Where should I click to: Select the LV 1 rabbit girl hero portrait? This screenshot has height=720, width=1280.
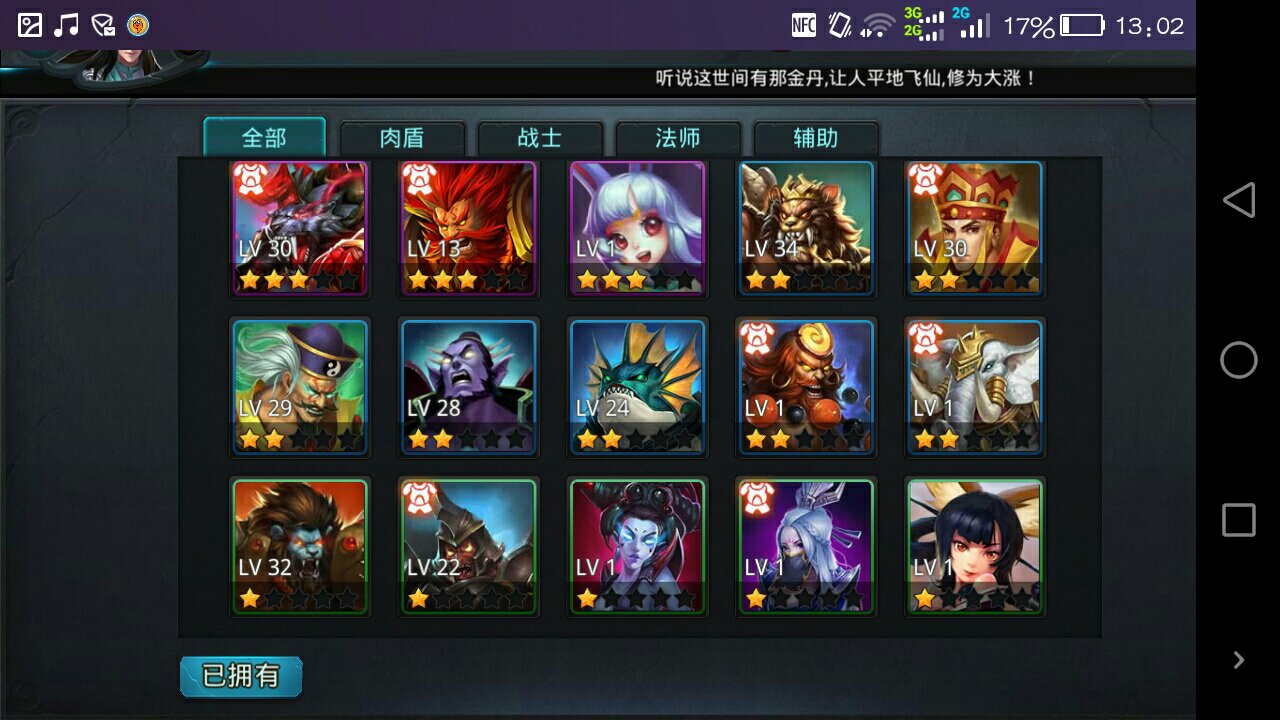[x=637, y=228]
